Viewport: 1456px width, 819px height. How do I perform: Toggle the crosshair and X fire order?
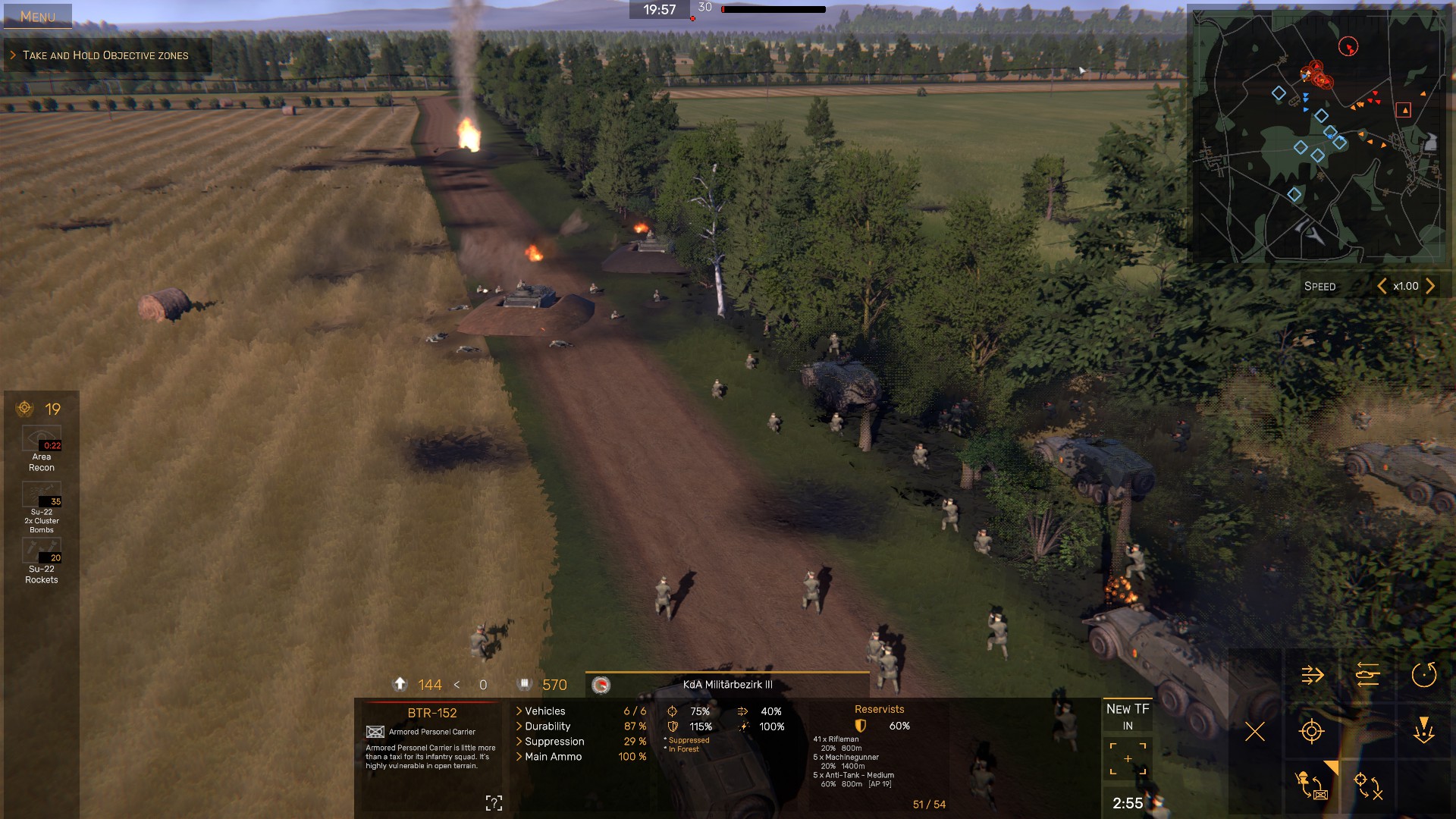(x=1368, y=785)
